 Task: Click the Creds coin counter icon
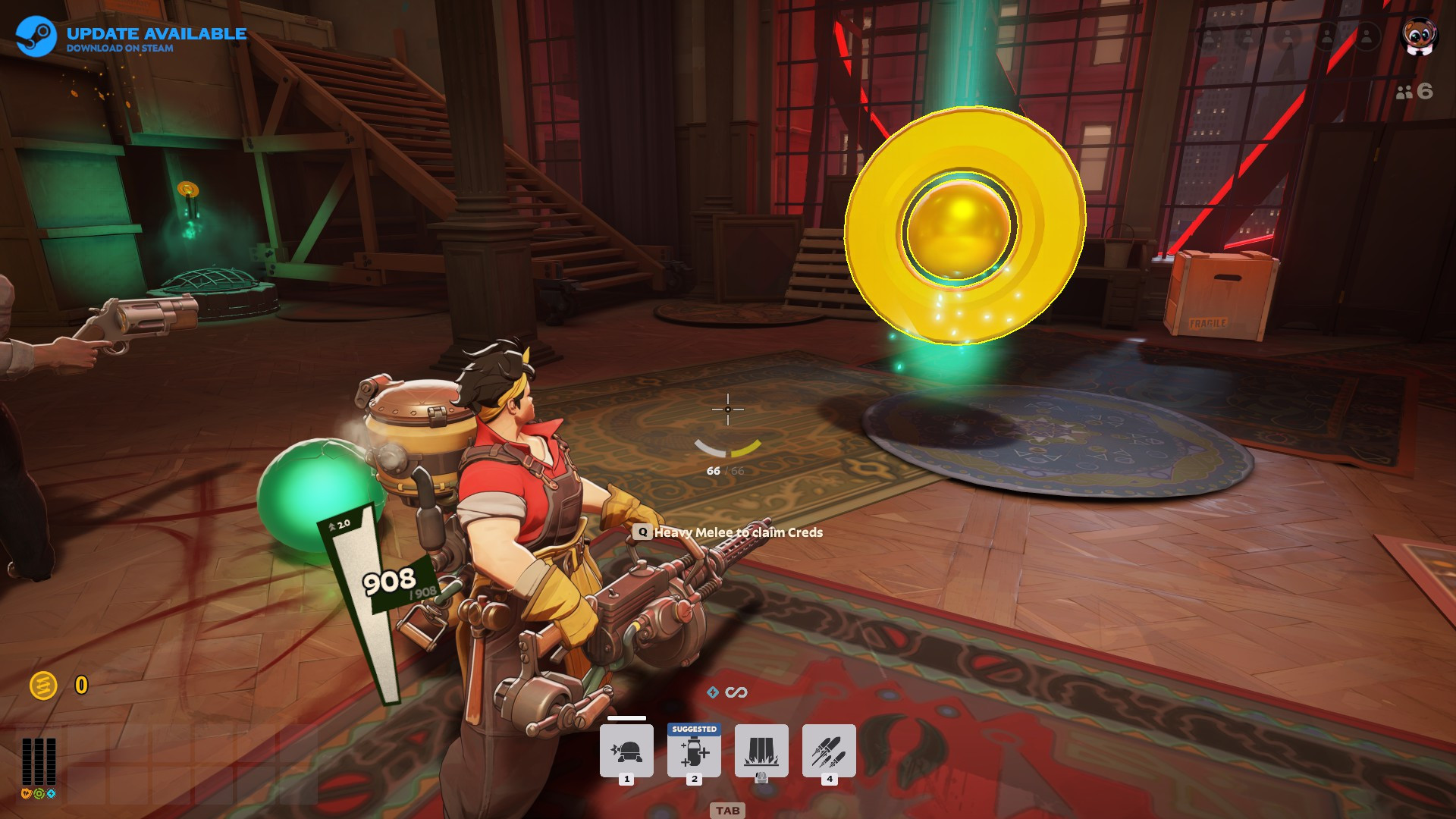[x=45, y=685]
